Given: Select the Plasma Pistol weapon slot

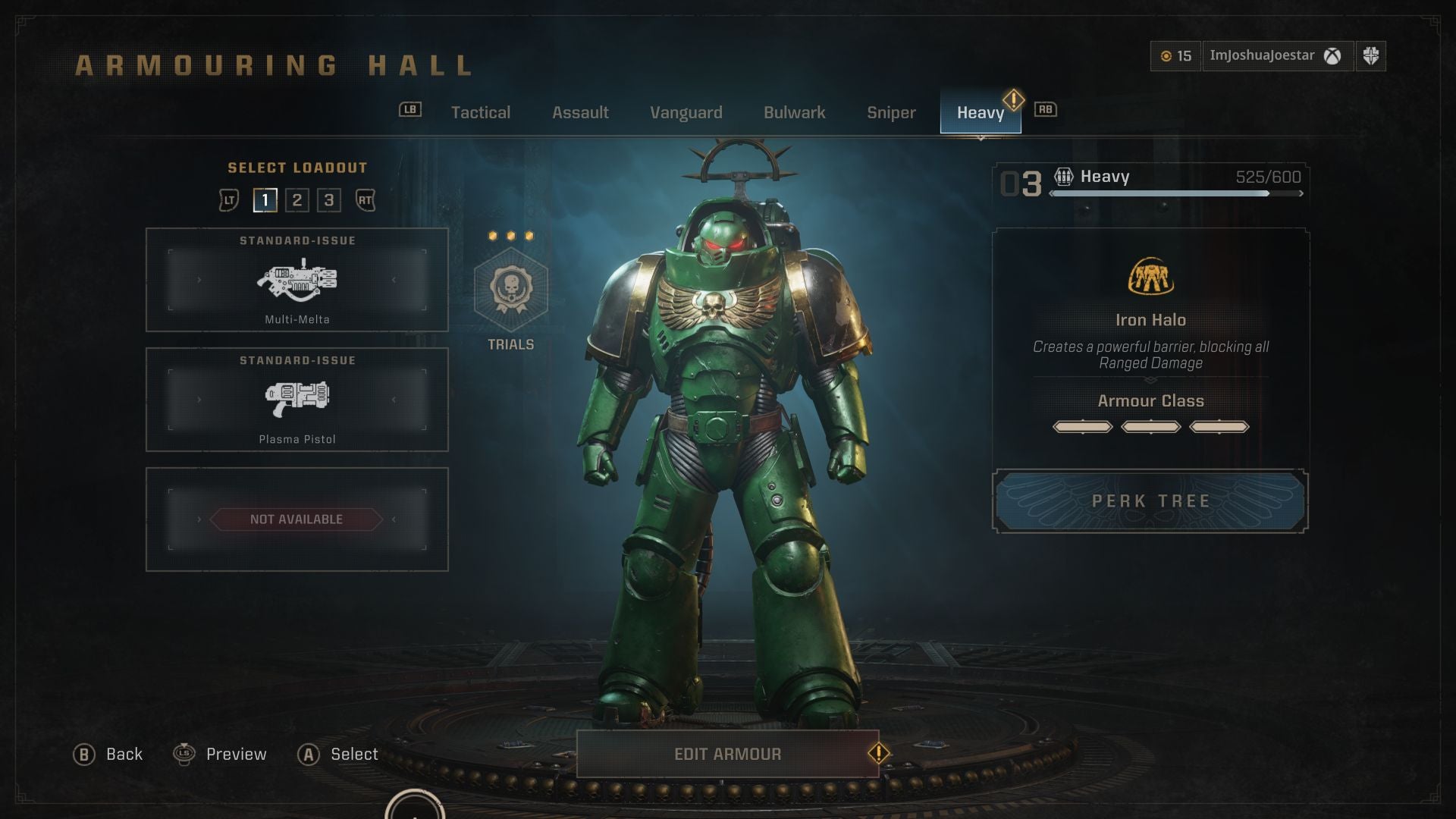Looking at the screenshot, I should tap(297, 400).
